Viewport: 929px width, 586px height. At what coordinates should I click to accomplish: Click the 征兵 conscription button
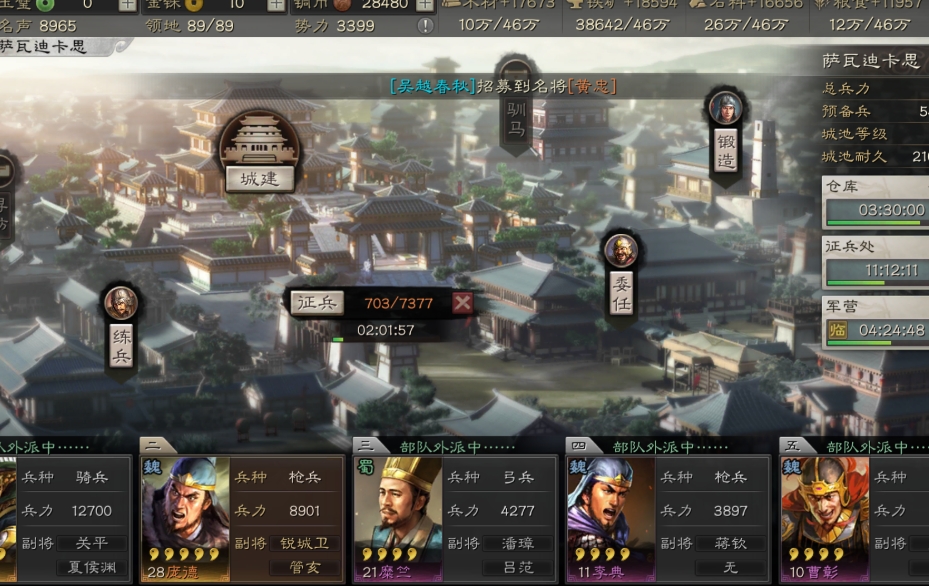point(318,303)
